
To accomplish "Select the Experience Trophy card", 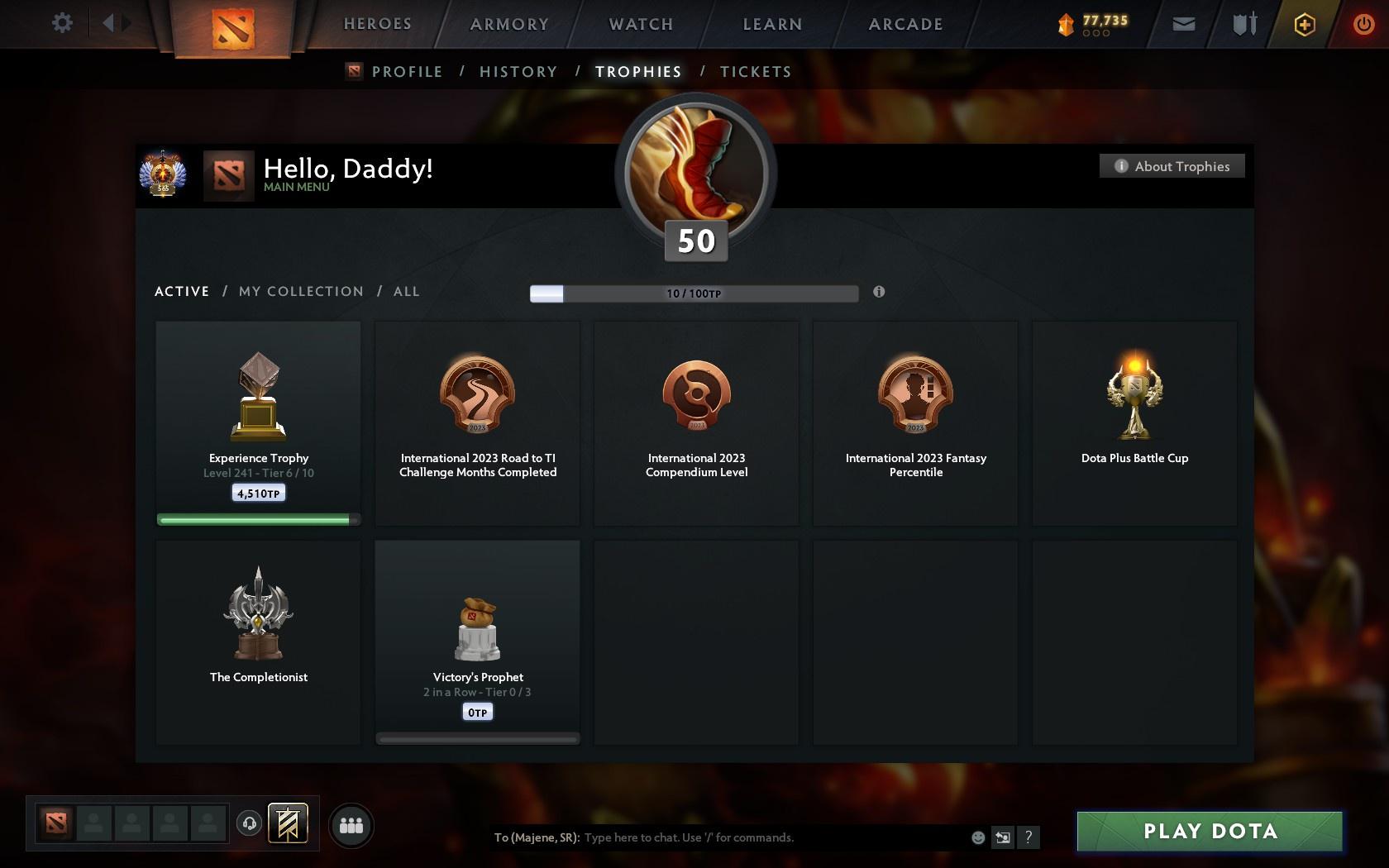I will click(257, 422).
